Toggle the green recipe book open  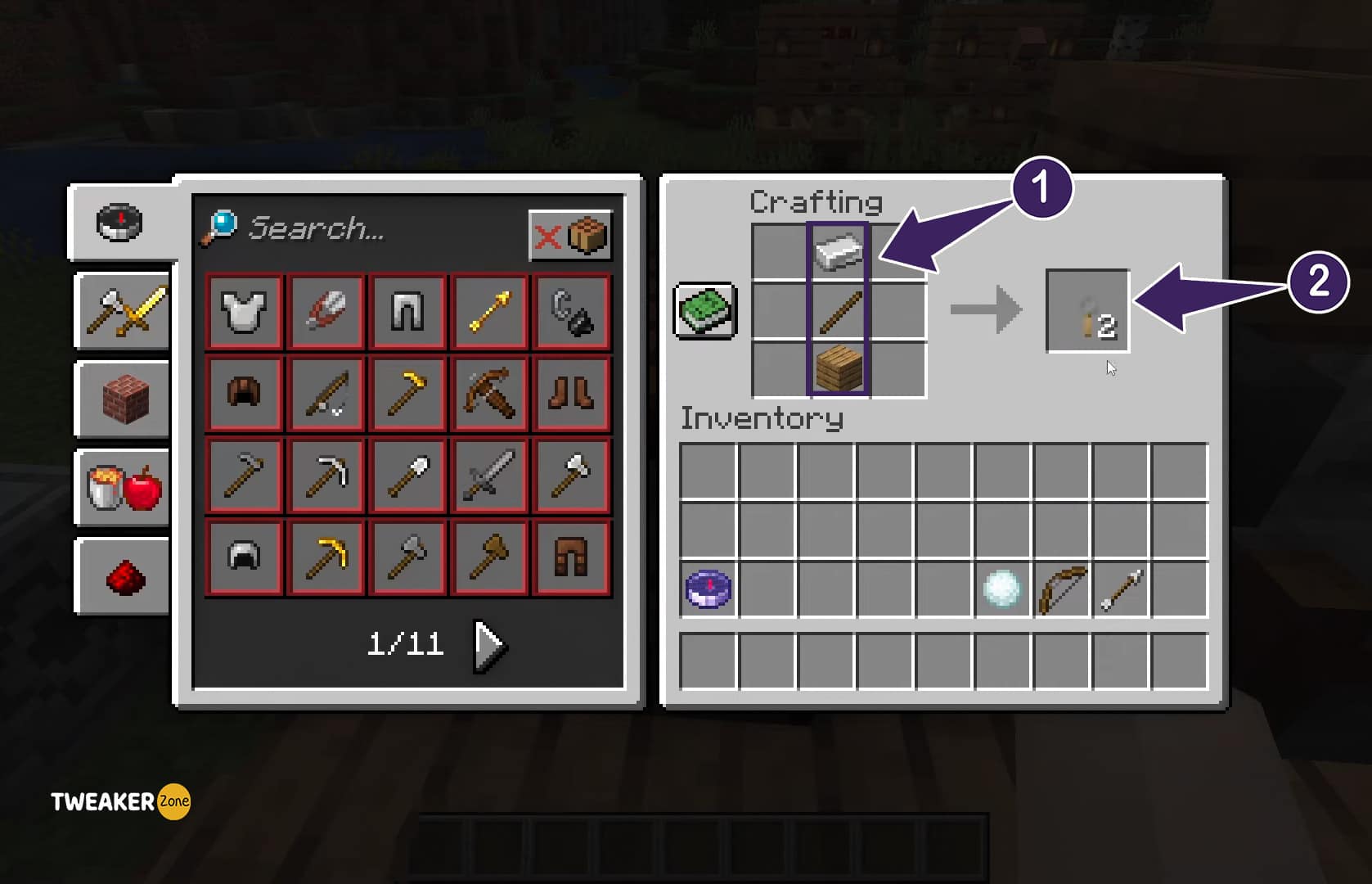click(x=703, y=313)
